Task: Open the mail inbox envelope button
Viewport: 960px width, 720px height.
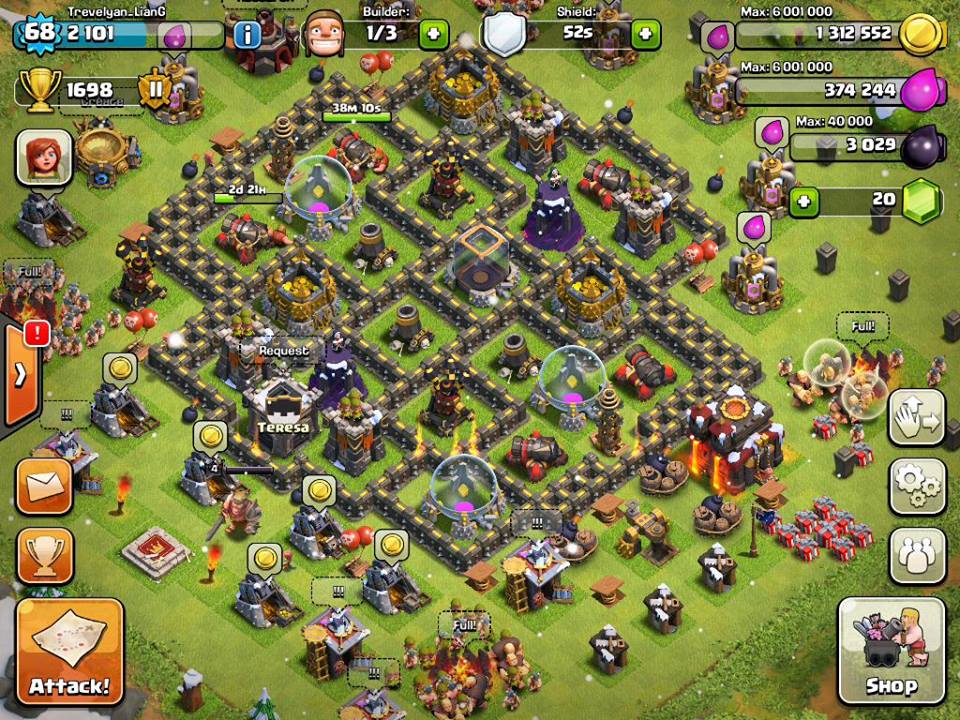Action: [44, 486]
